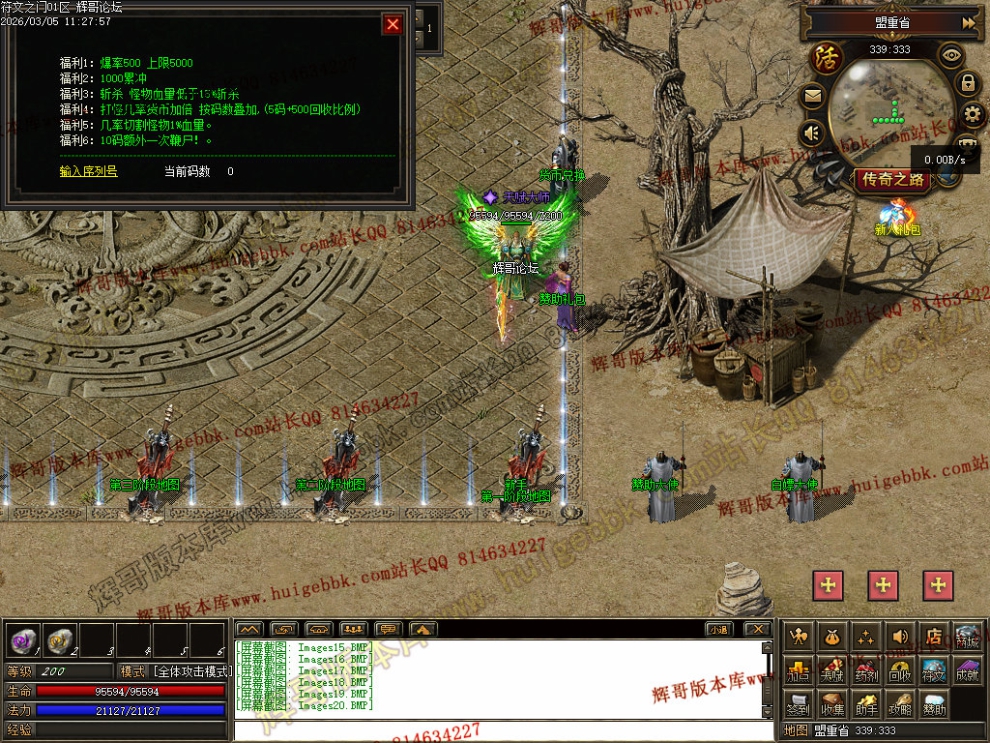Open the mail envelope icon
Image resolution: width=990 pixels, height=743 pixels.
812,97
